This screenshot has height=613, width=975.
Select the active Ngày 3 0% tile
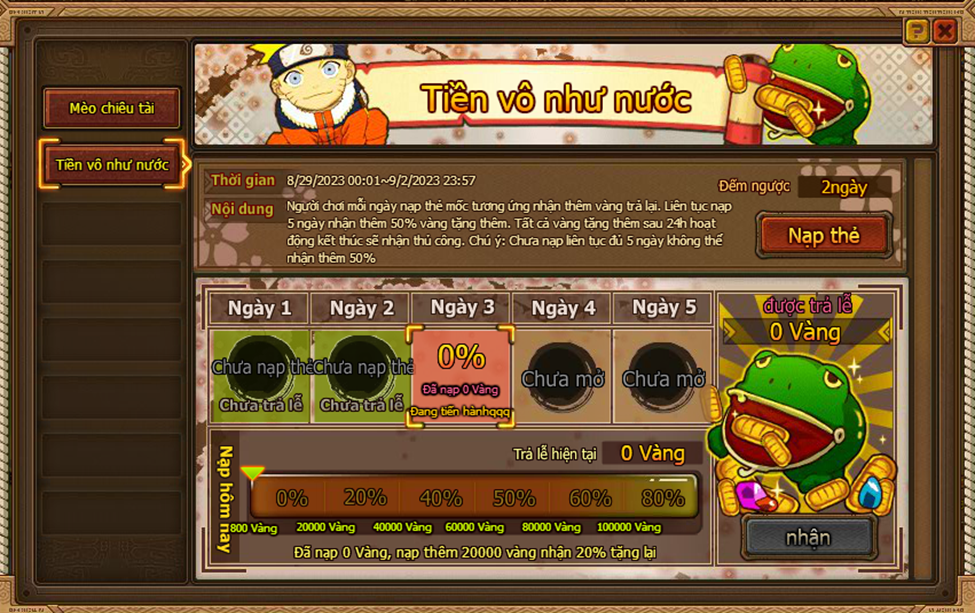coord(461,376)
